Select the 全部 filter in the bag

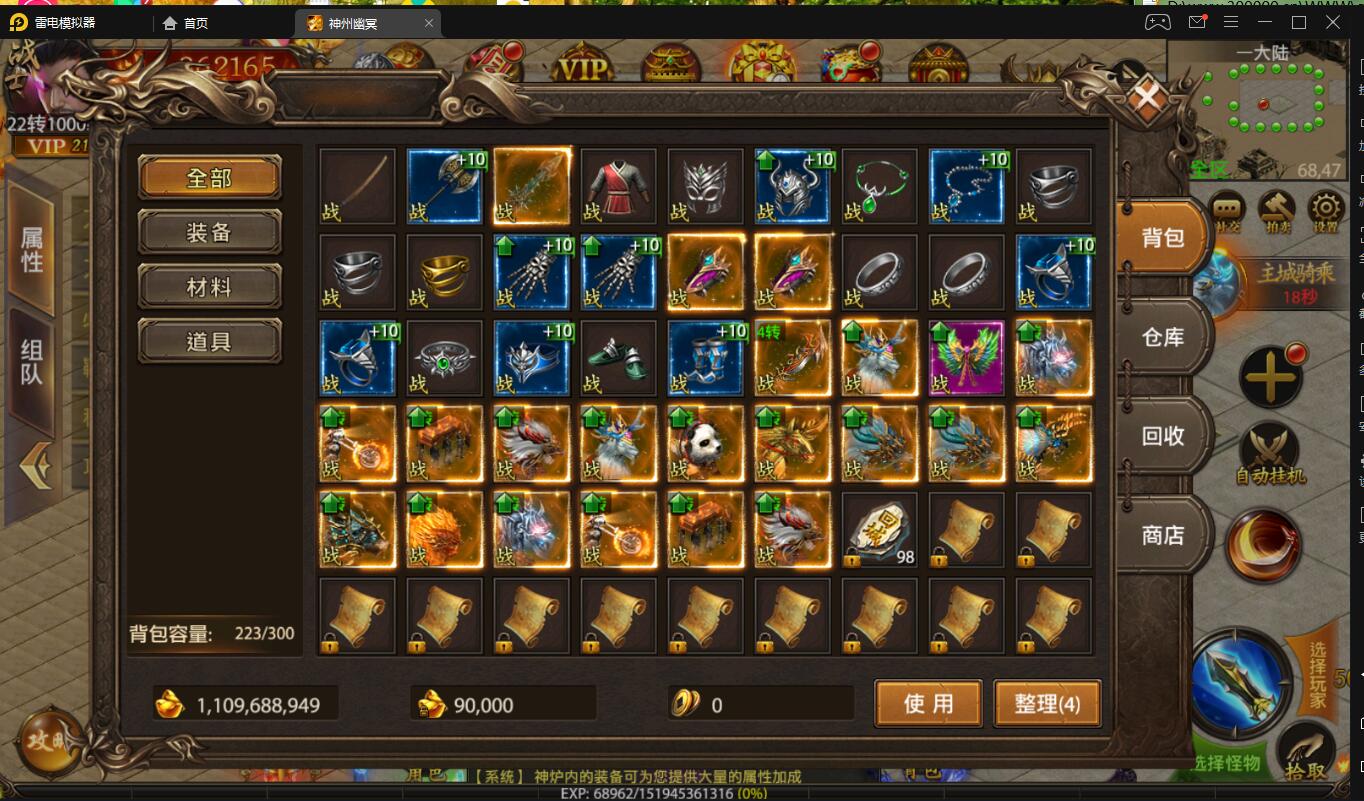pos(209,177)
